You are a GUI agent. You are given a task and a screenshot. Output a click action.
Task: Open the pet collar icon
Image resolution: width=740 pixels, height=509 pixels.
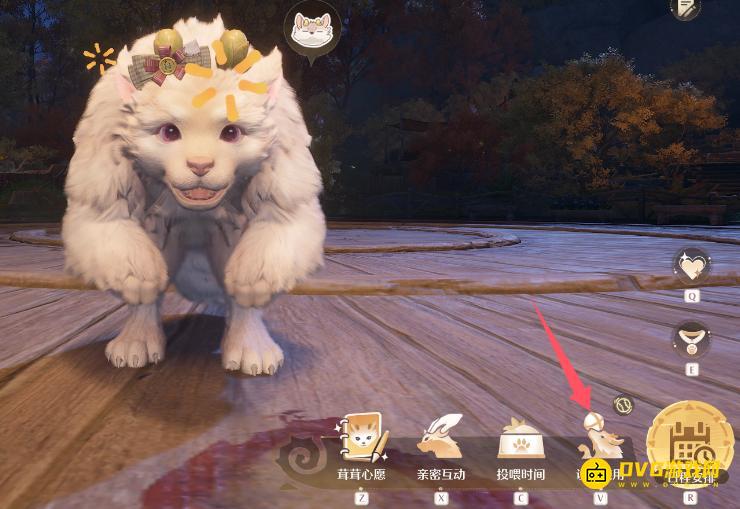pyautogui.click(x=692, y=338)
